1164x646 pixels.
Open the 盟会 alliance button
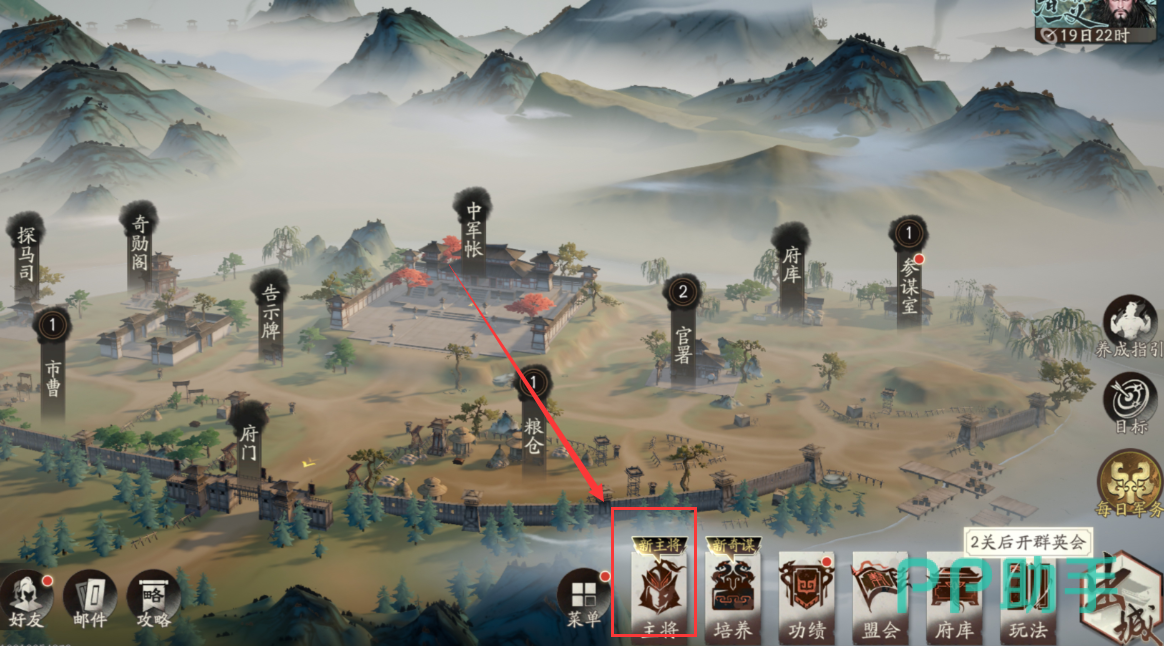point(879,594)
